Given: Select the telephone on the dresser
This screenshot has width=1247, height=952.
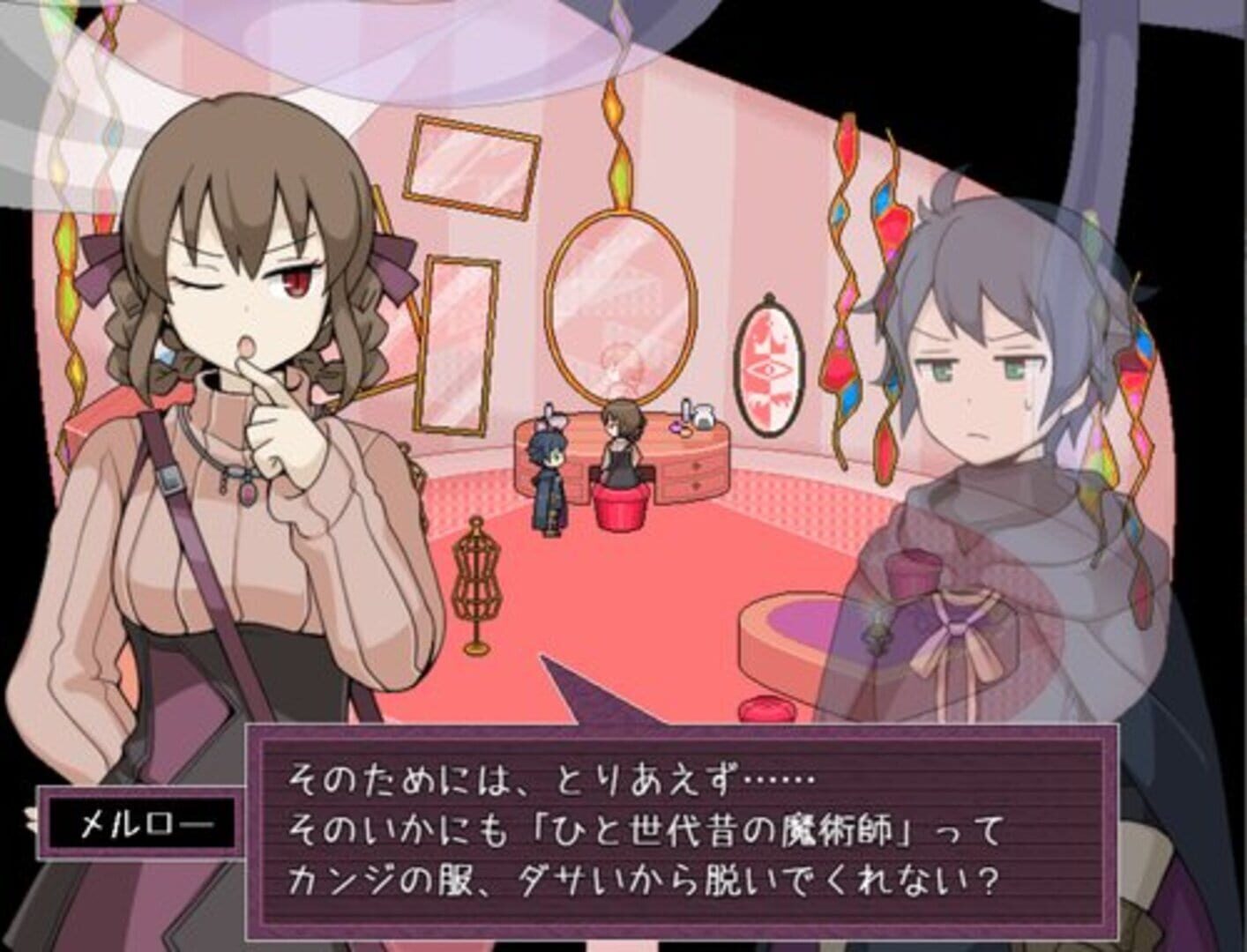Looking at the screenshot, I should pyautogui.click(x=703, y=417).
